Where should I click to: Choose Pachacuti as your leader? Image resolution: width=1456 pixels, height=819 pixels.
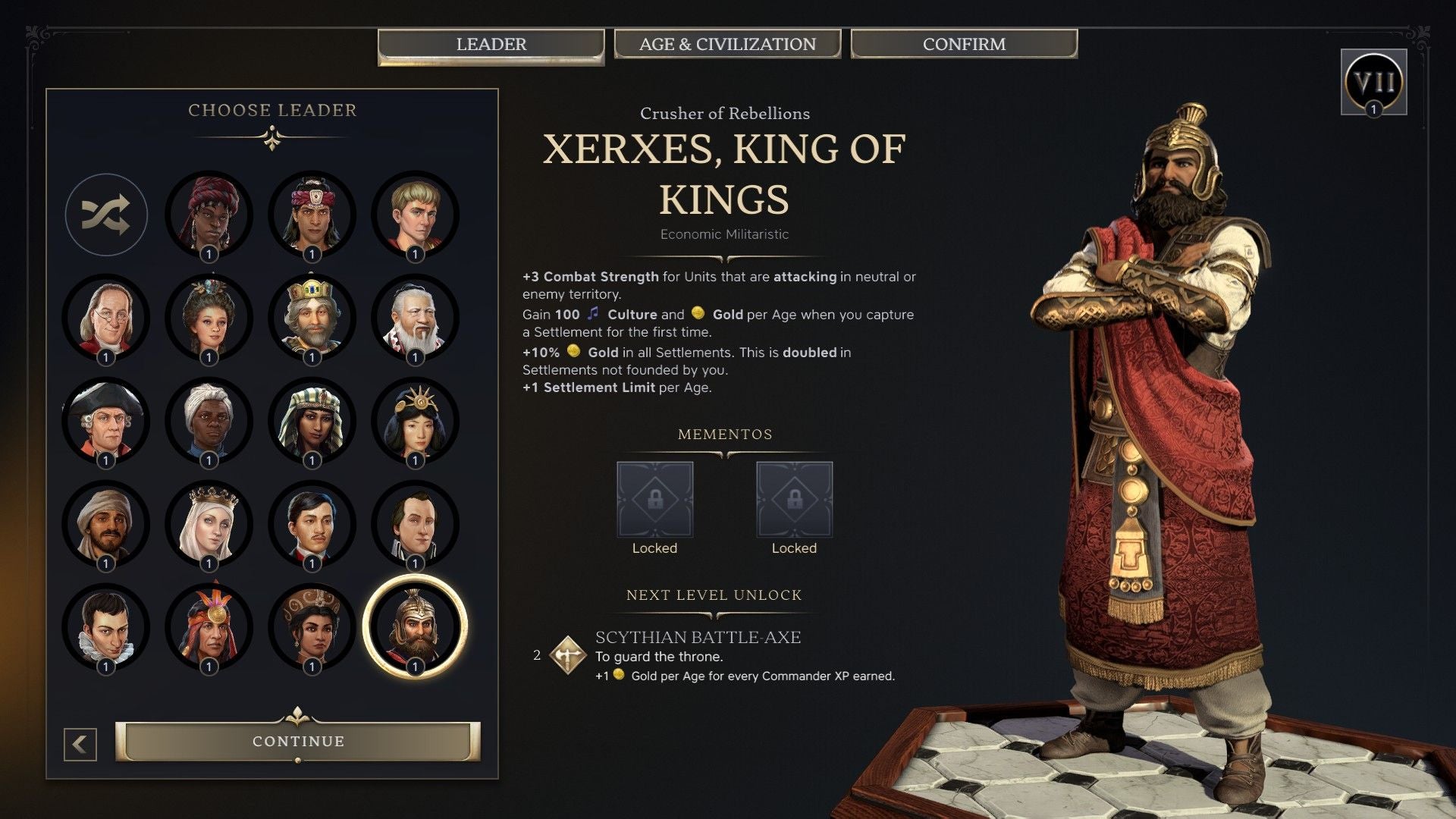pyautogui.click(x=209, y=626)
